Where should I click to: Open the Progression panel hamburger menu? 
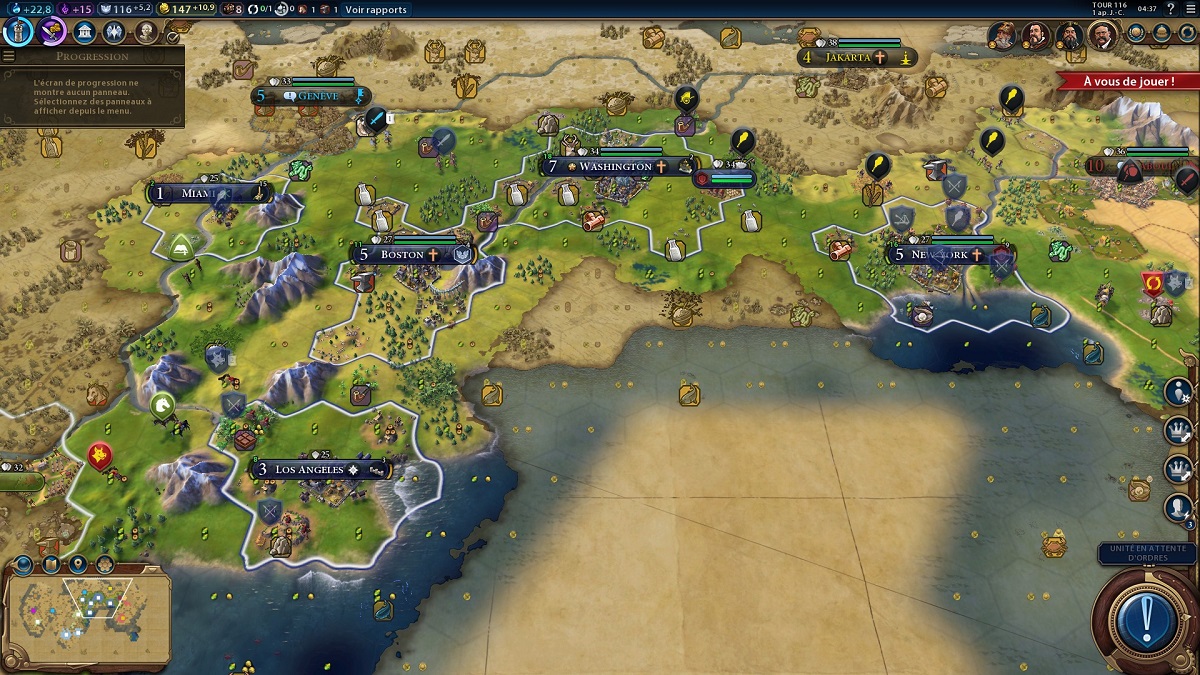9,56
